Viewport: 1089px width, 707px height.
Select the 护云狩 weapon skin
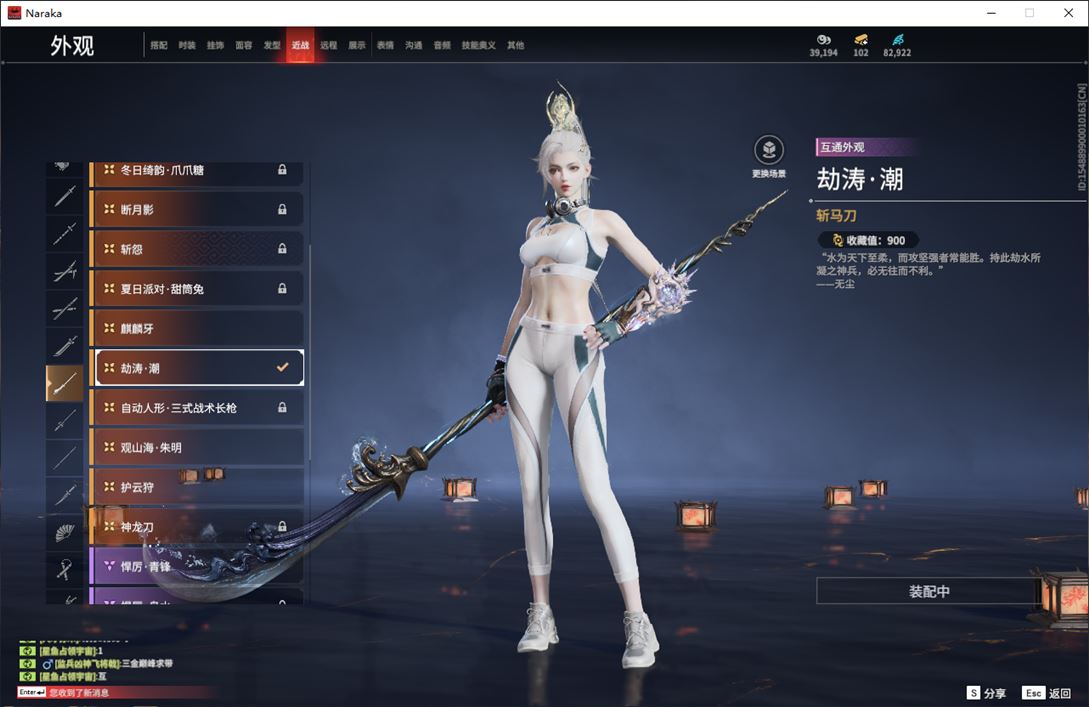point(197,487)
